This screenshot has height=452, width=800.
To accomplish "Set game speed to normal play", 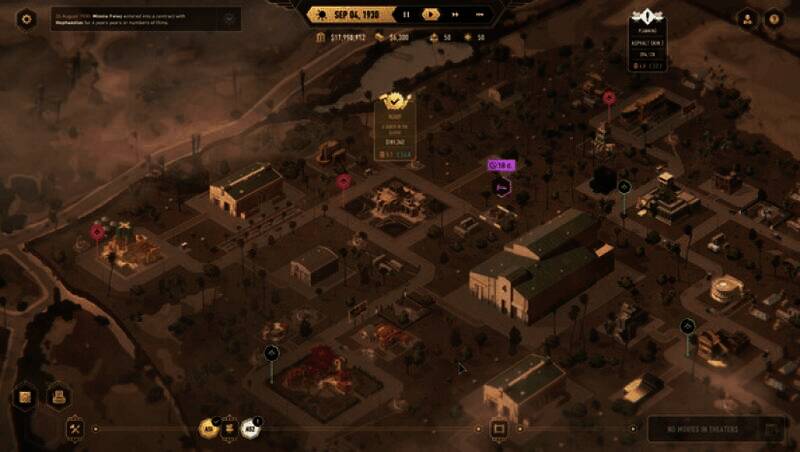I will click(x=430, y=14).
